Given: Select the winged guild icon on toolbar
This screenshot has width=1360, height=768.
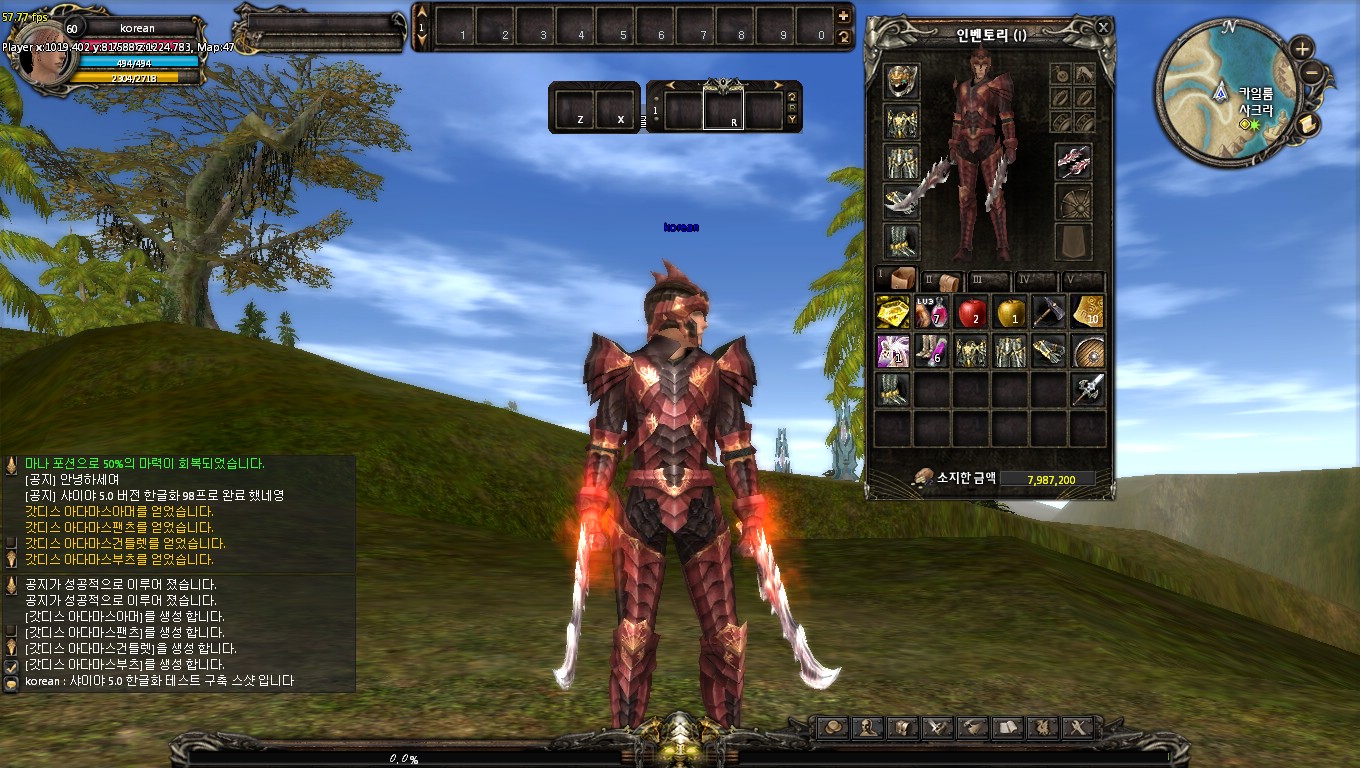Looking at the screenshot, I should tap(1043, 727).
